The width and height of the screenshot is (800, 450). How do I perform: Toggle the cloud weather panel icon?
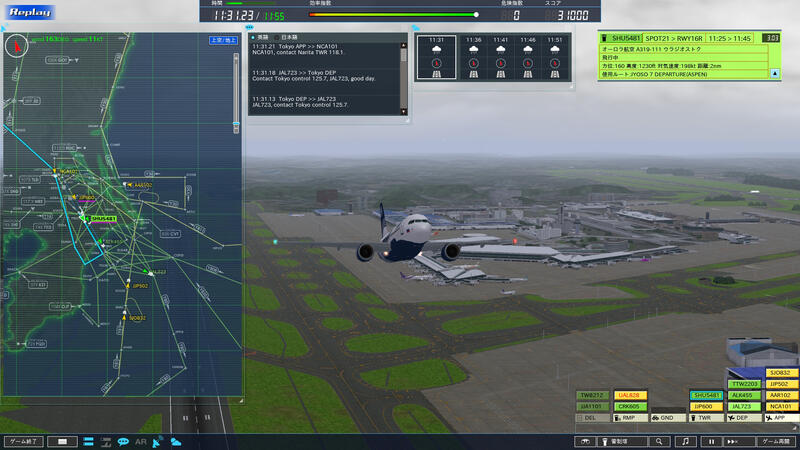point(176,441)
